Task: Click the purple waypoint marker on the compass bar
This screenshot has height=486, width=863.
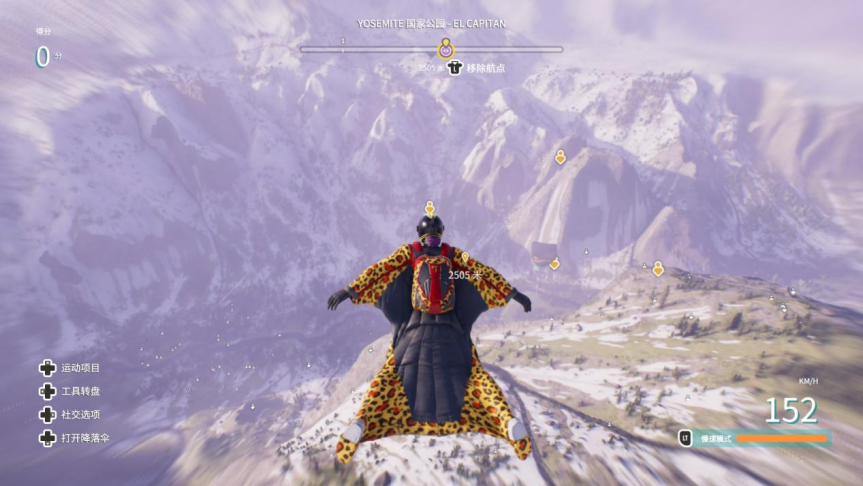Action: (x=446, y=48)
